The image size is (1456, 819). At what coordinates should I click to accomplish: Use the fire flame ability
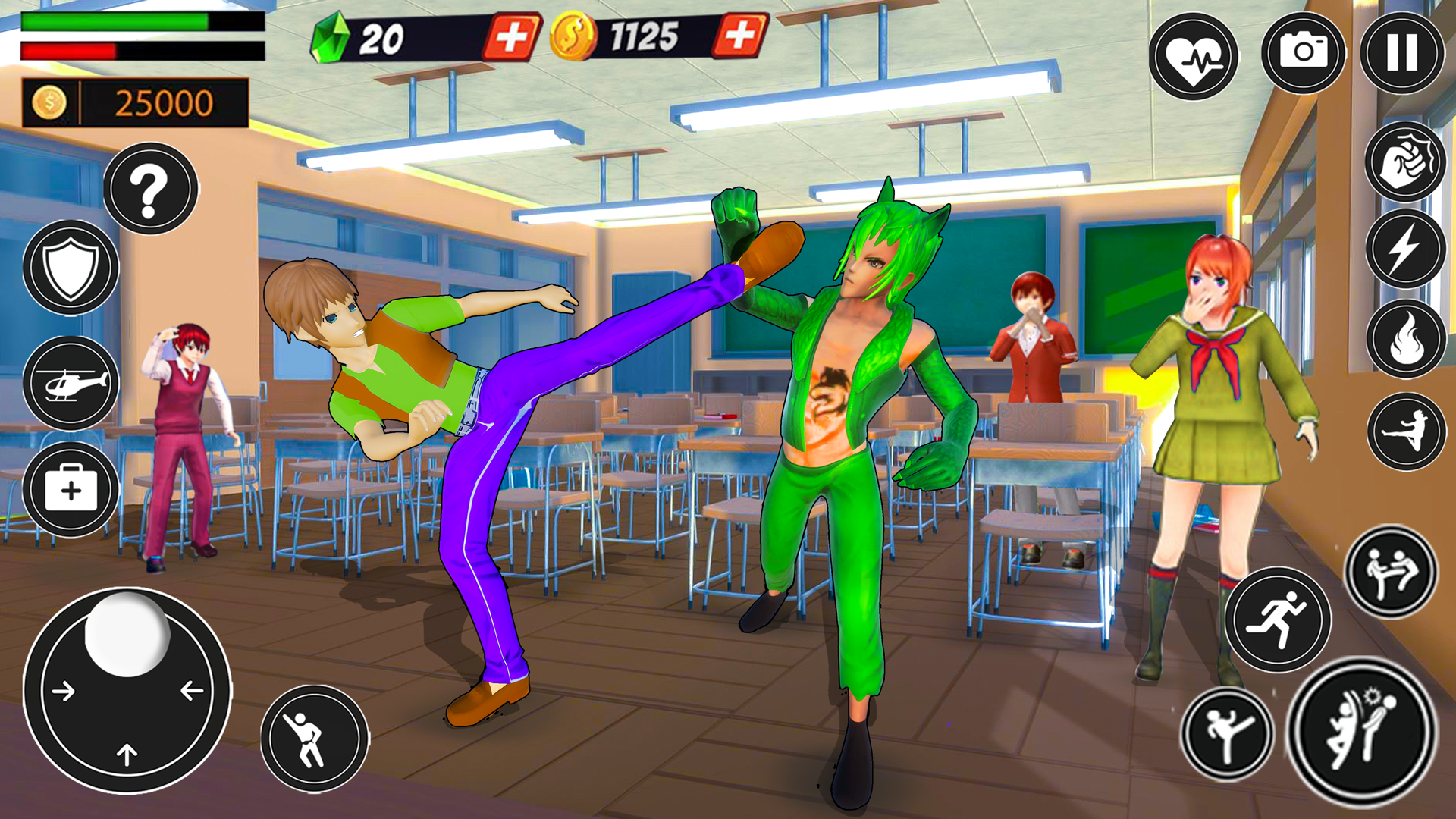pos(1405,339)
